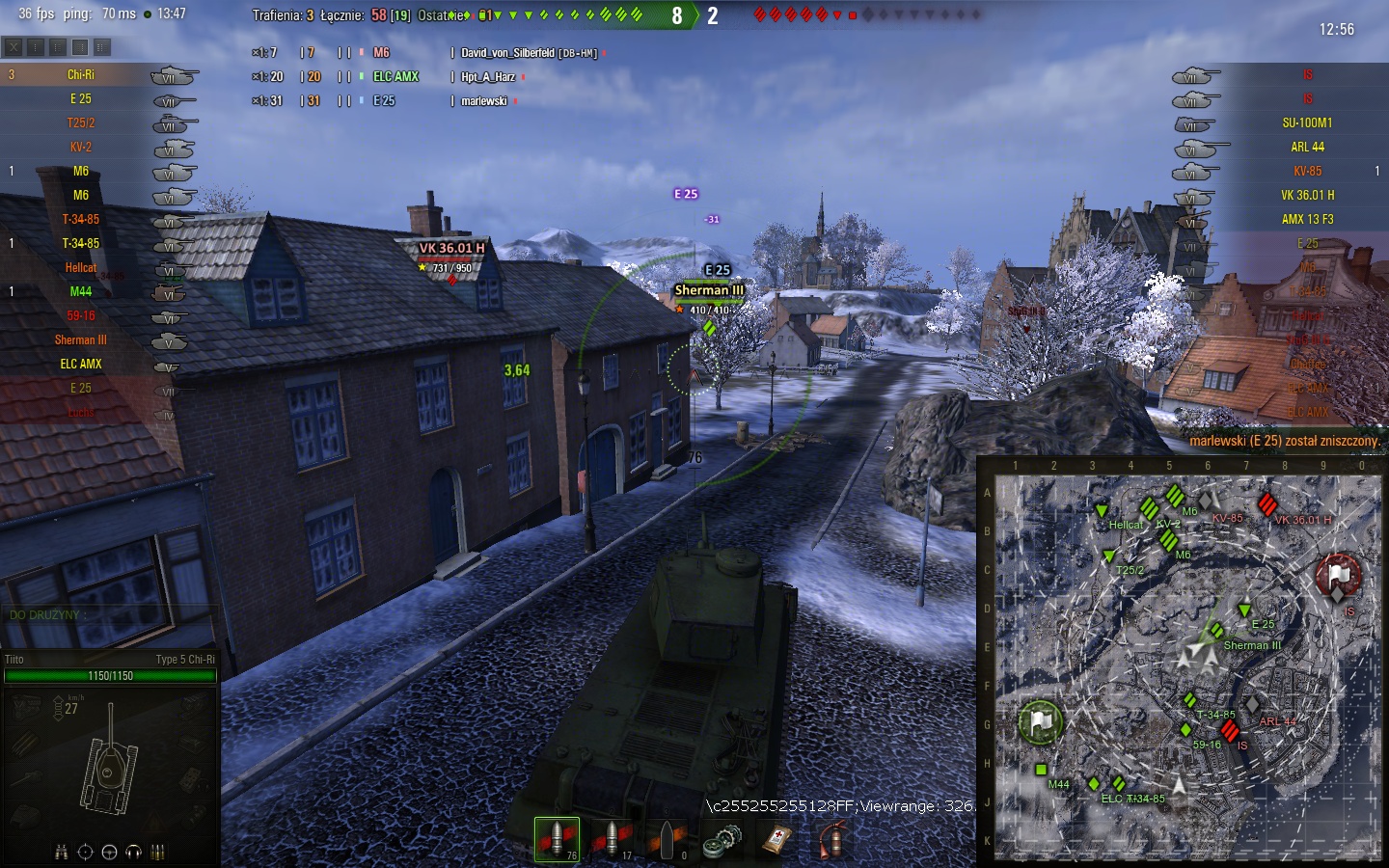Select the empty orange-striped shell slot

[667, 839]
